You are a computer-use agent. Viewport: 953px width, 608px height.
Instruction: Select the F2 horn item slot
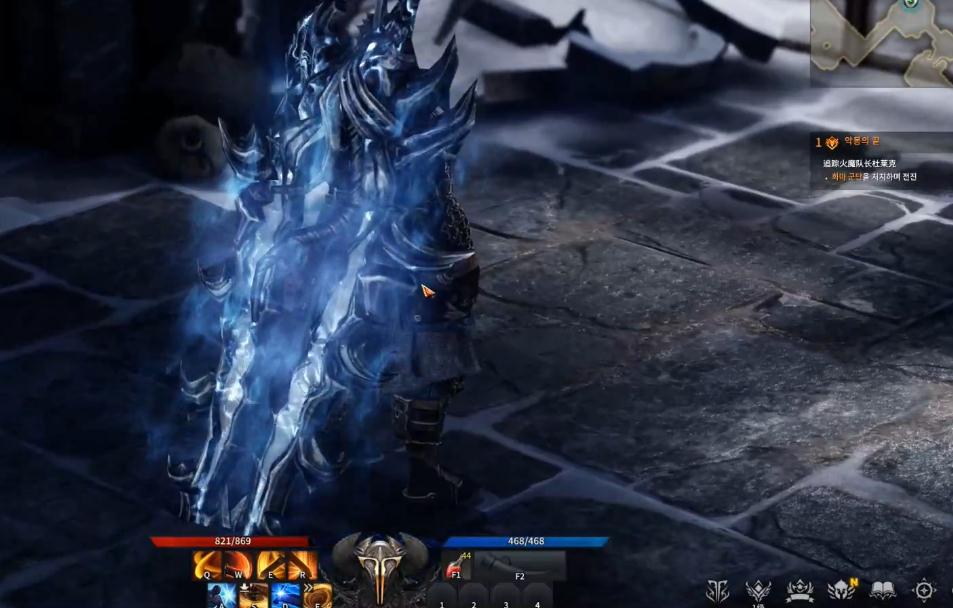520,565
